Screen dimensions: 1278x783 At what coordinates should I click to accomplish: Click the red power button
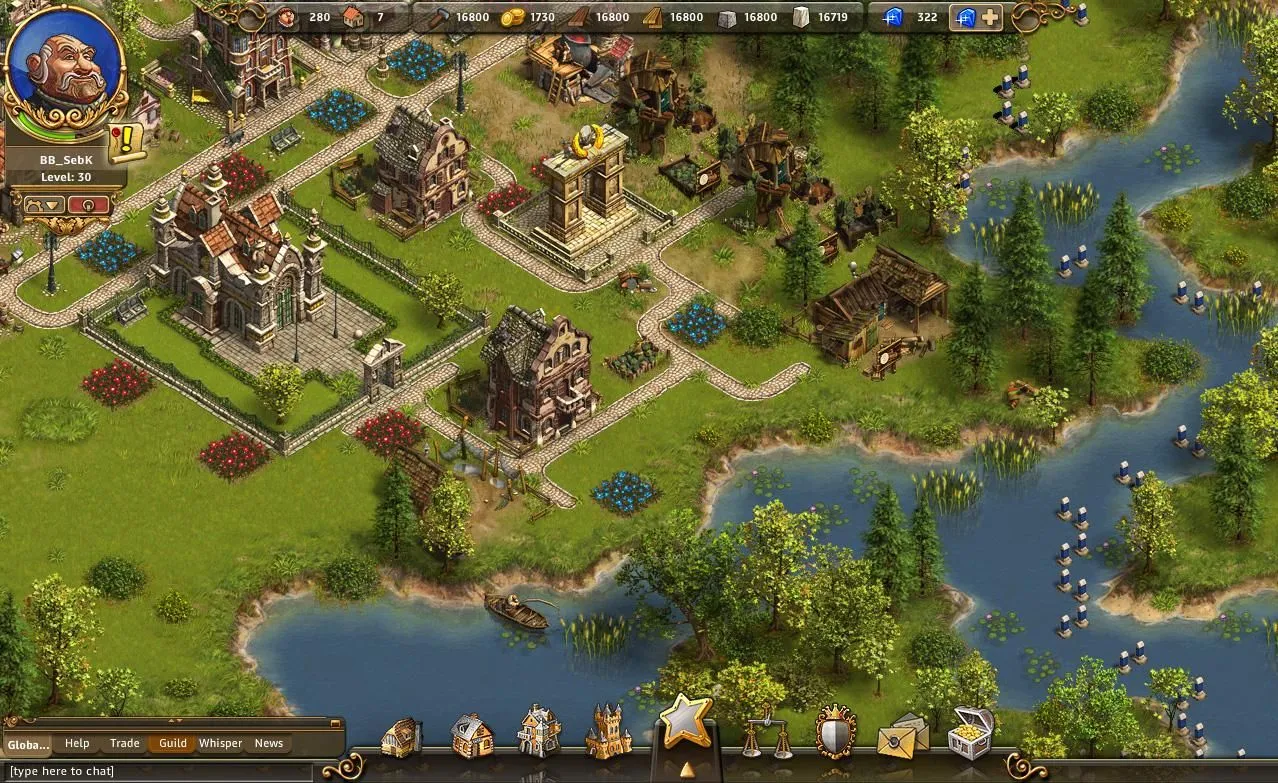(89, 205)
